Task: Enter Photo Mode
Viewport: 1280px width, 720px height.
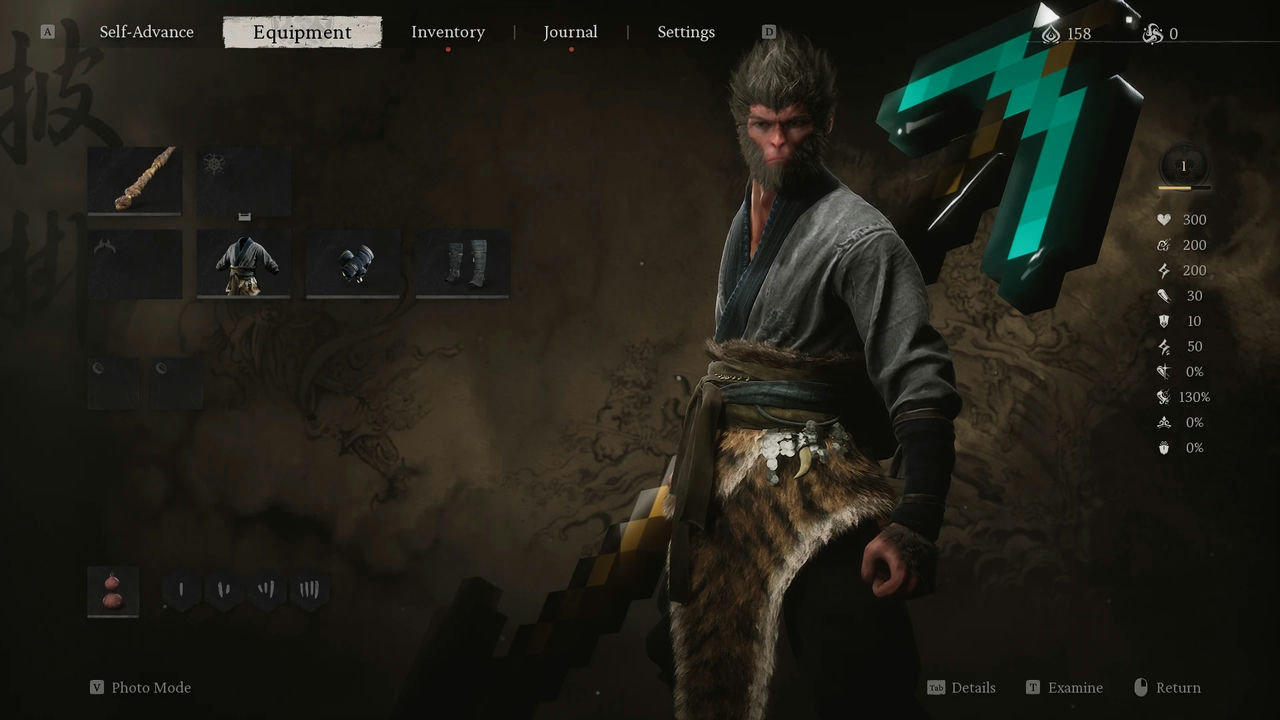Action: (150, 688)
